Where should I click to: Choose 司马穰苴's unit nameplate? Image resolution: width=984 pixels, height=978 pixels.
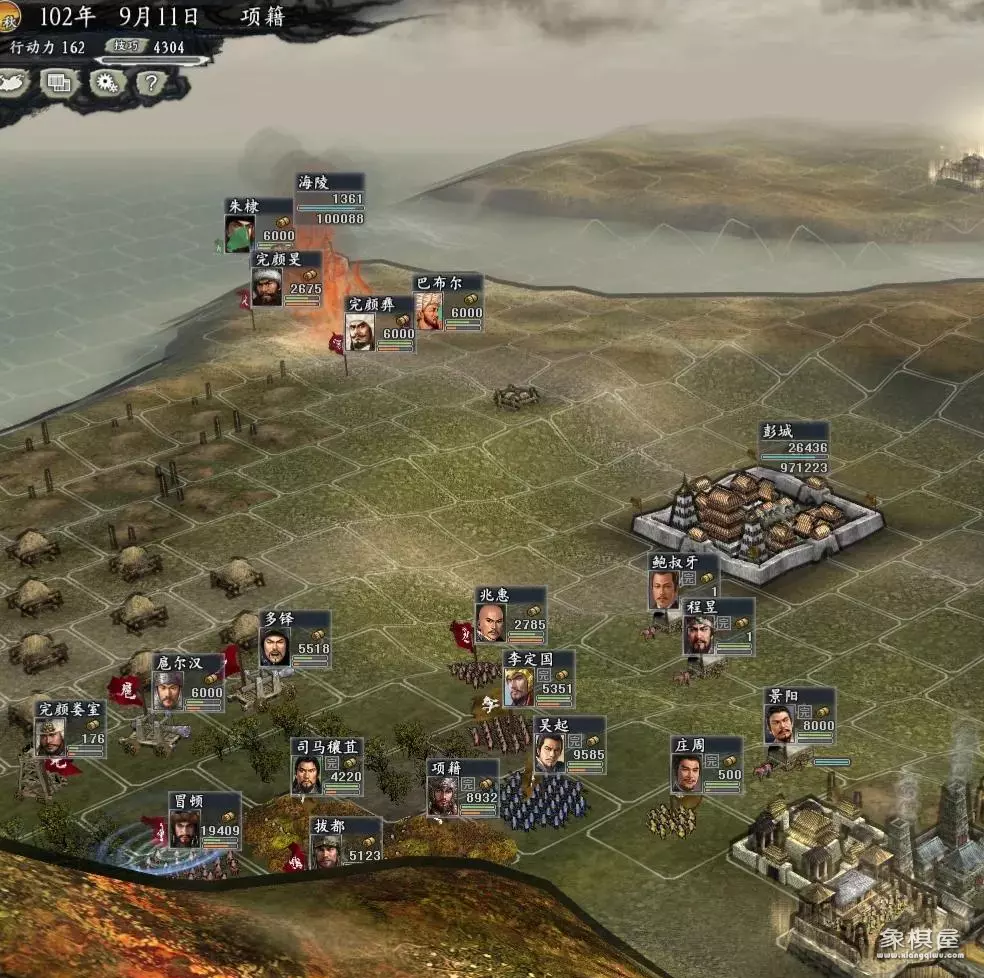(x=326, y=765)
